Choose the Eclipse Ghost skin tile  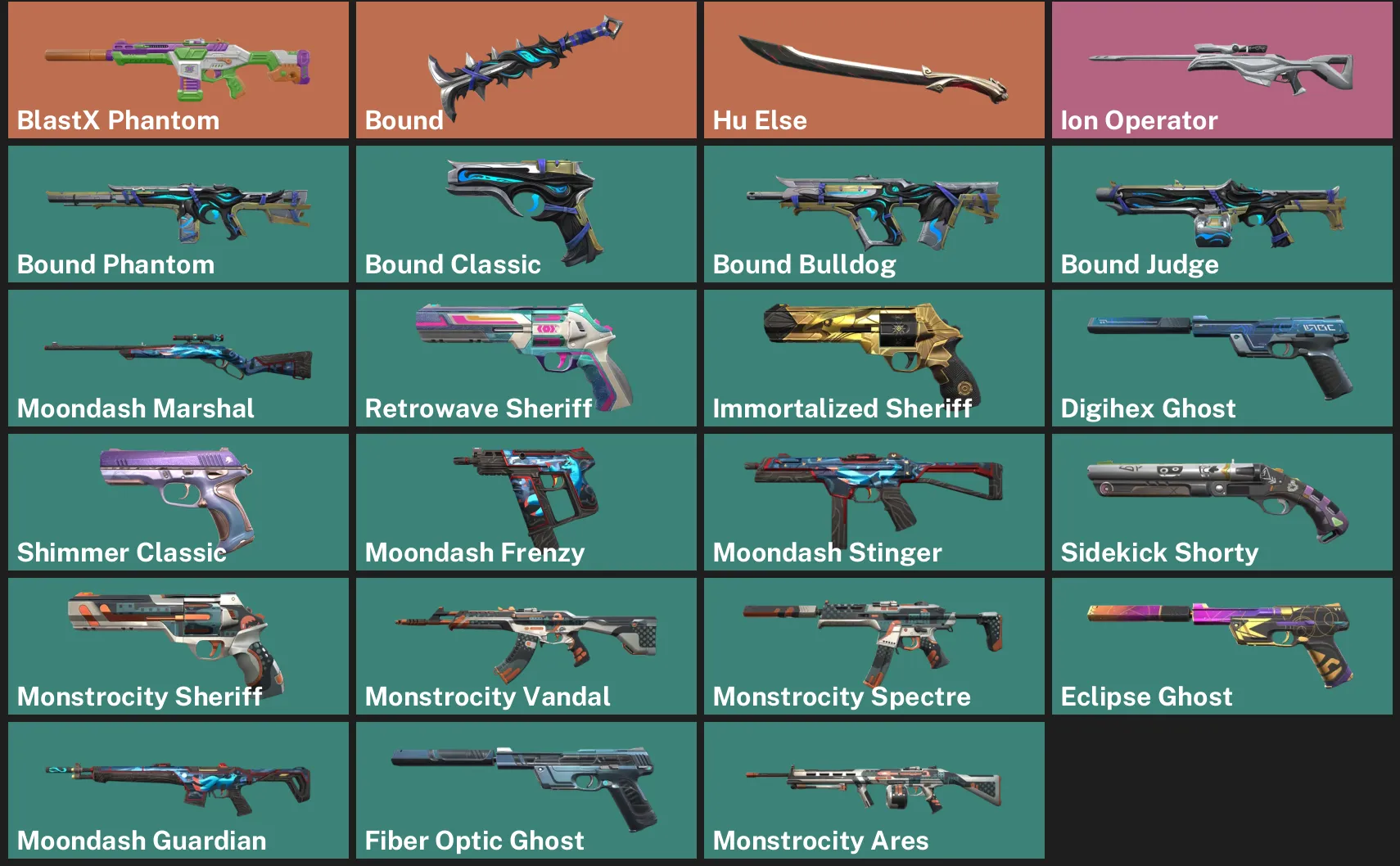pyautogui.click(x=1222, y=646)
